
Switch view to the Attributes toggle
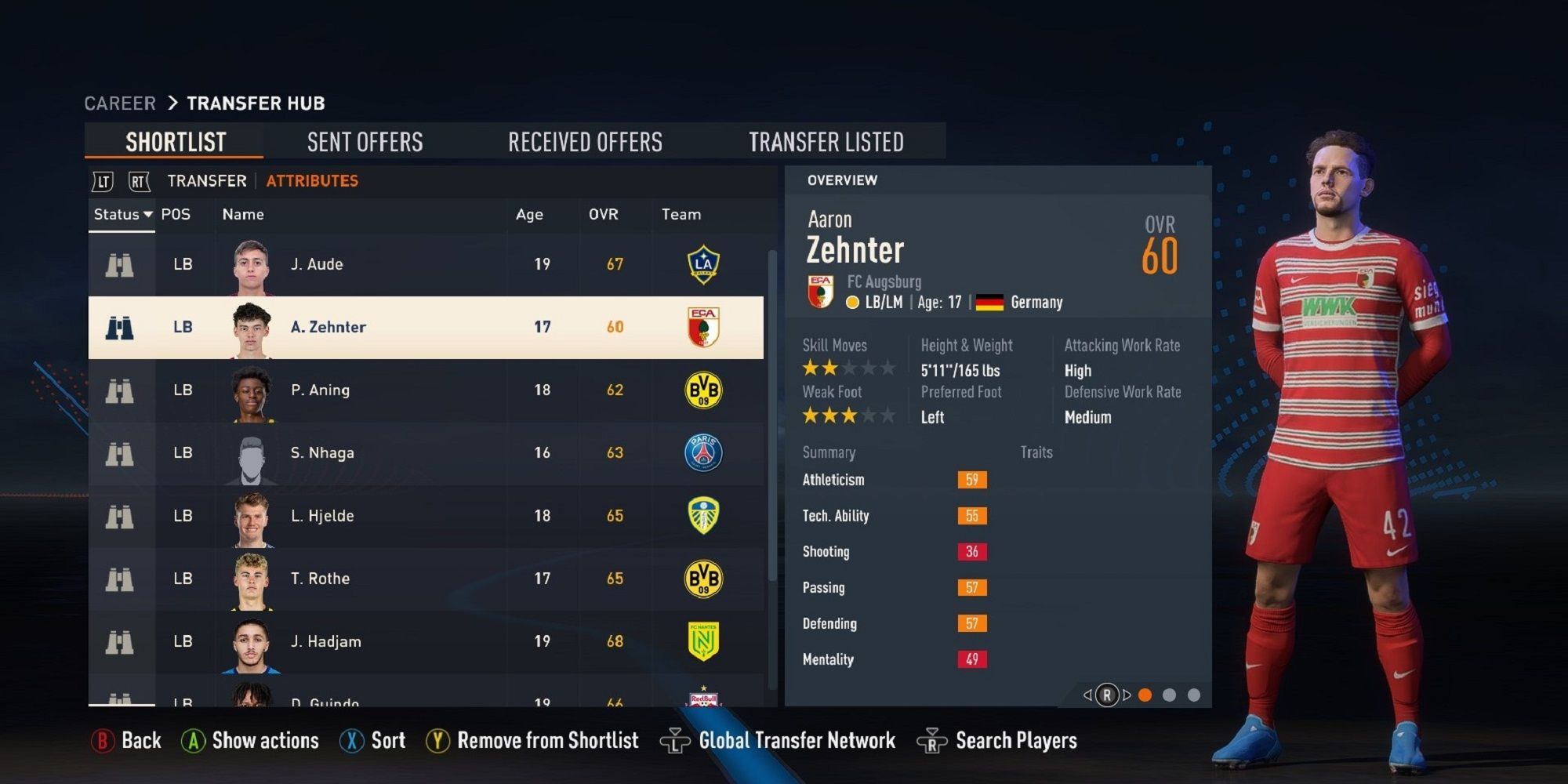click(x=311, y=180)
